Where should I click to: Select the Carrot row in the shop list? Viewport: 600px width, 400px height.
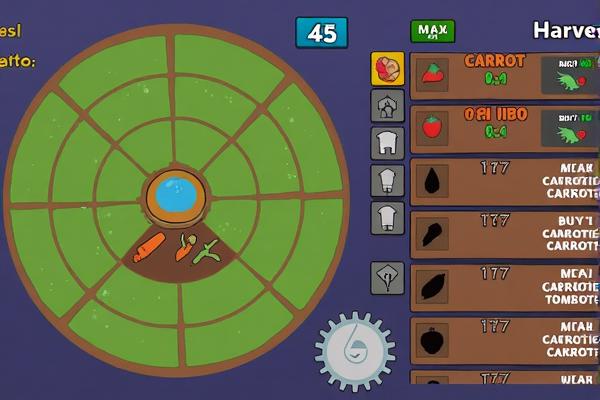pos(490,76)
